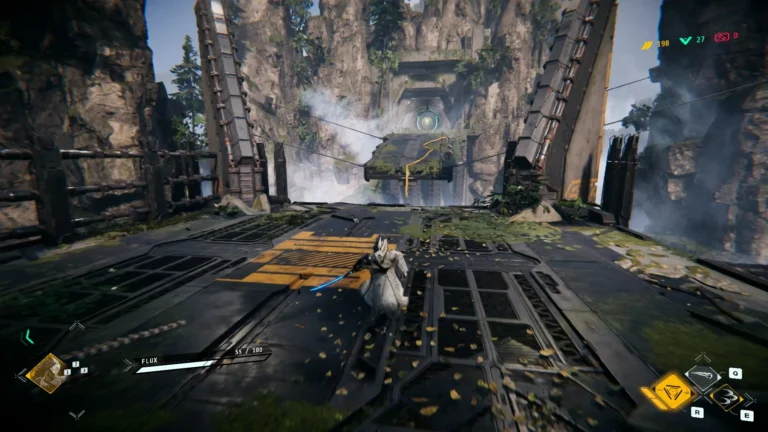Click the red crossed-out resource icon

pyautogui.click(x=721, y=37)
